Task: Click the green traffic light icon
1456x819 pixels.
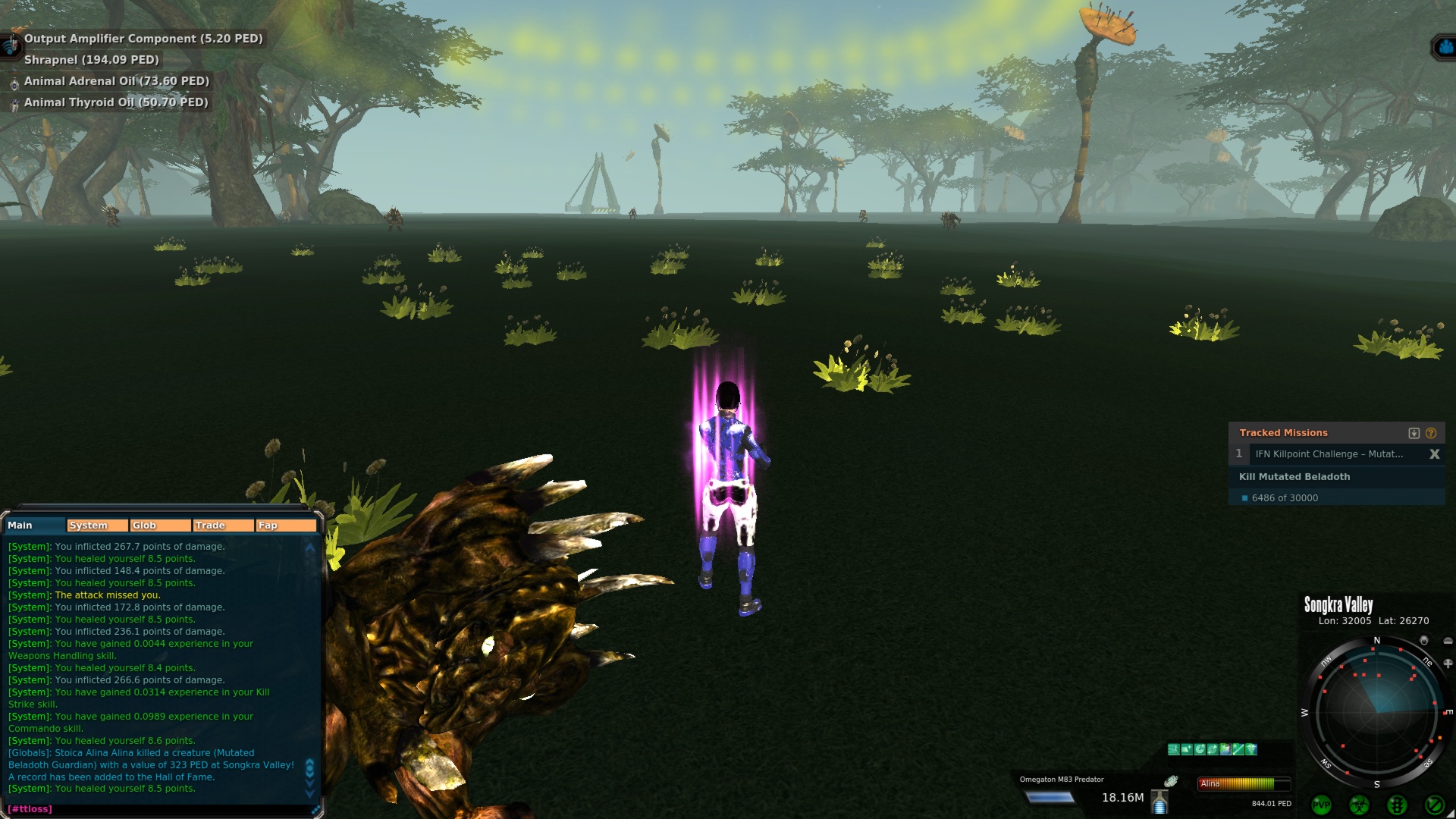Action: (1397, 805)
